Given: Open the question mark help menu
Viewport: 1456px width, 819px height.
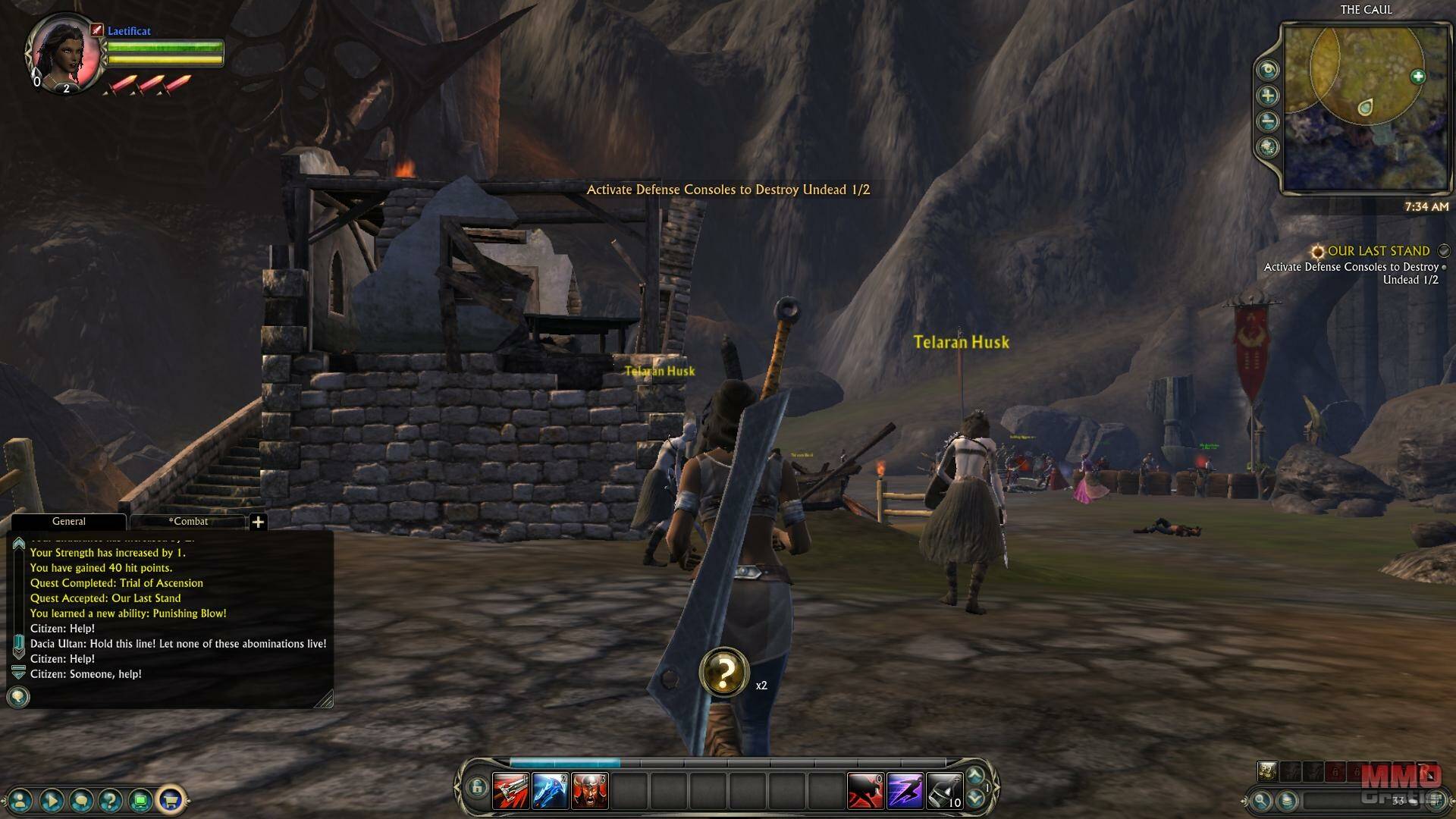Looking at the screenshot, I should (x=111, y=799).
